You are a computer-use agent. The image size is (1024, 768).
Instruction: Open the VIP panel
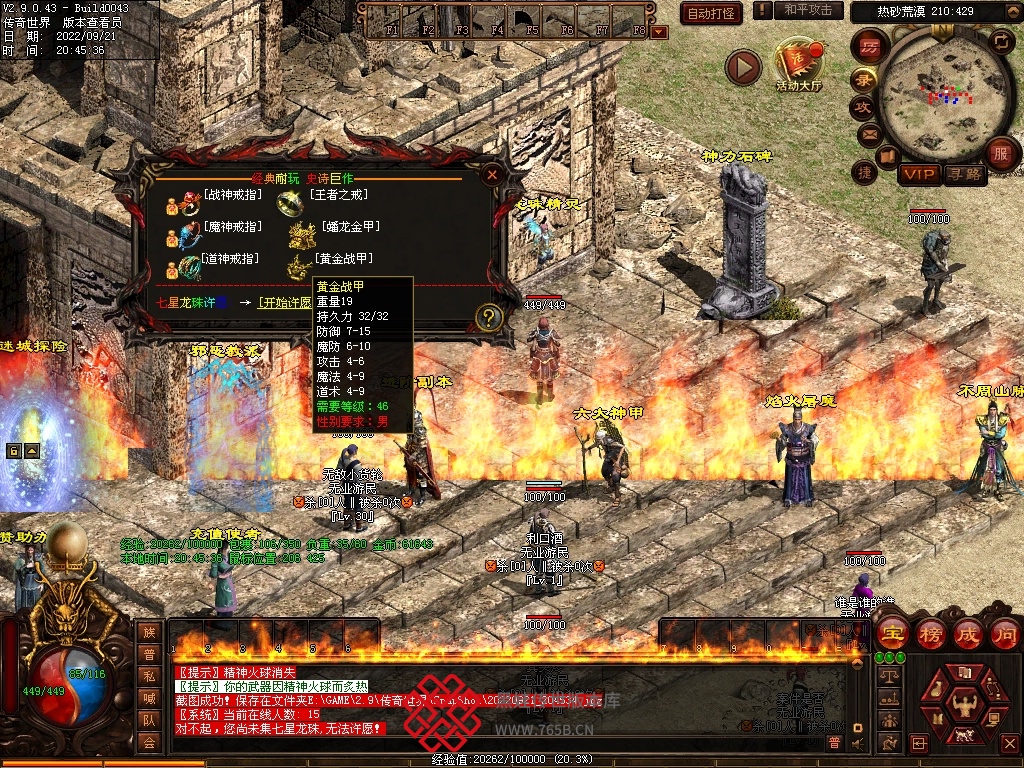(918, 174)
